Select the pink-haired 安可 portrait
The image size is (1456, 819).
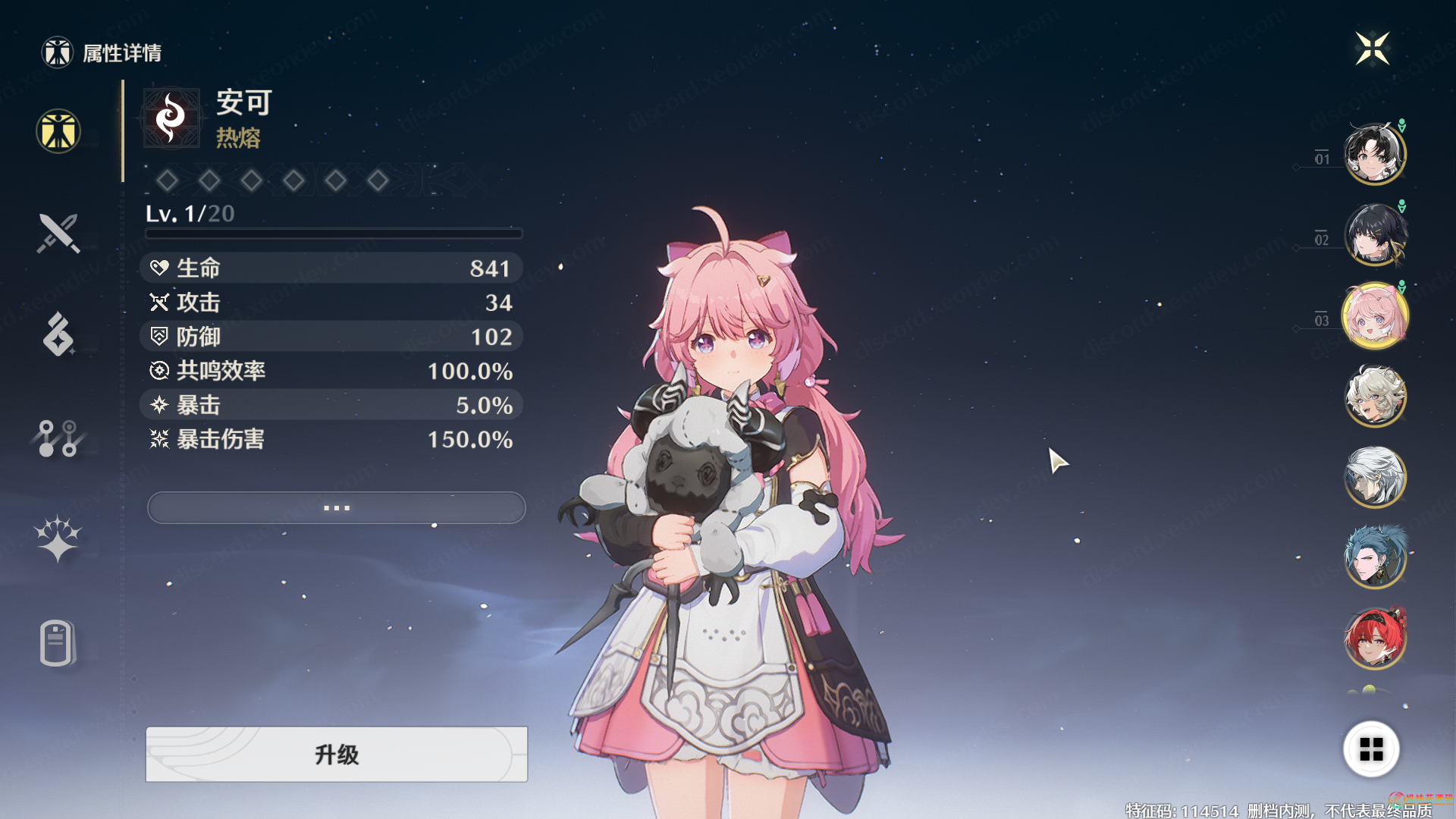pyautogui.click(x=1374, y=316)
